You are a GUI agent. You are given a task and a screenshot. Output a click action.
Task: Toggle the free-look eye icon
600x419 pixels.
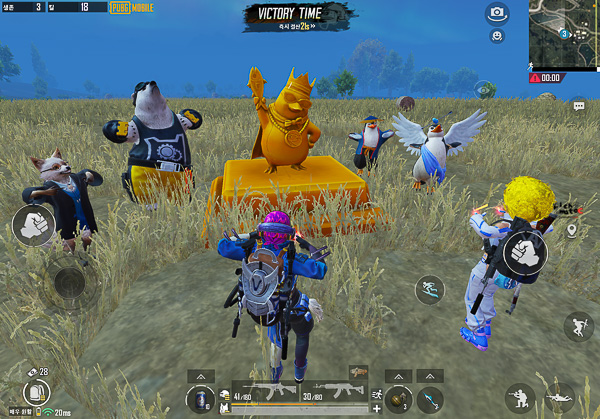[484, 88]
